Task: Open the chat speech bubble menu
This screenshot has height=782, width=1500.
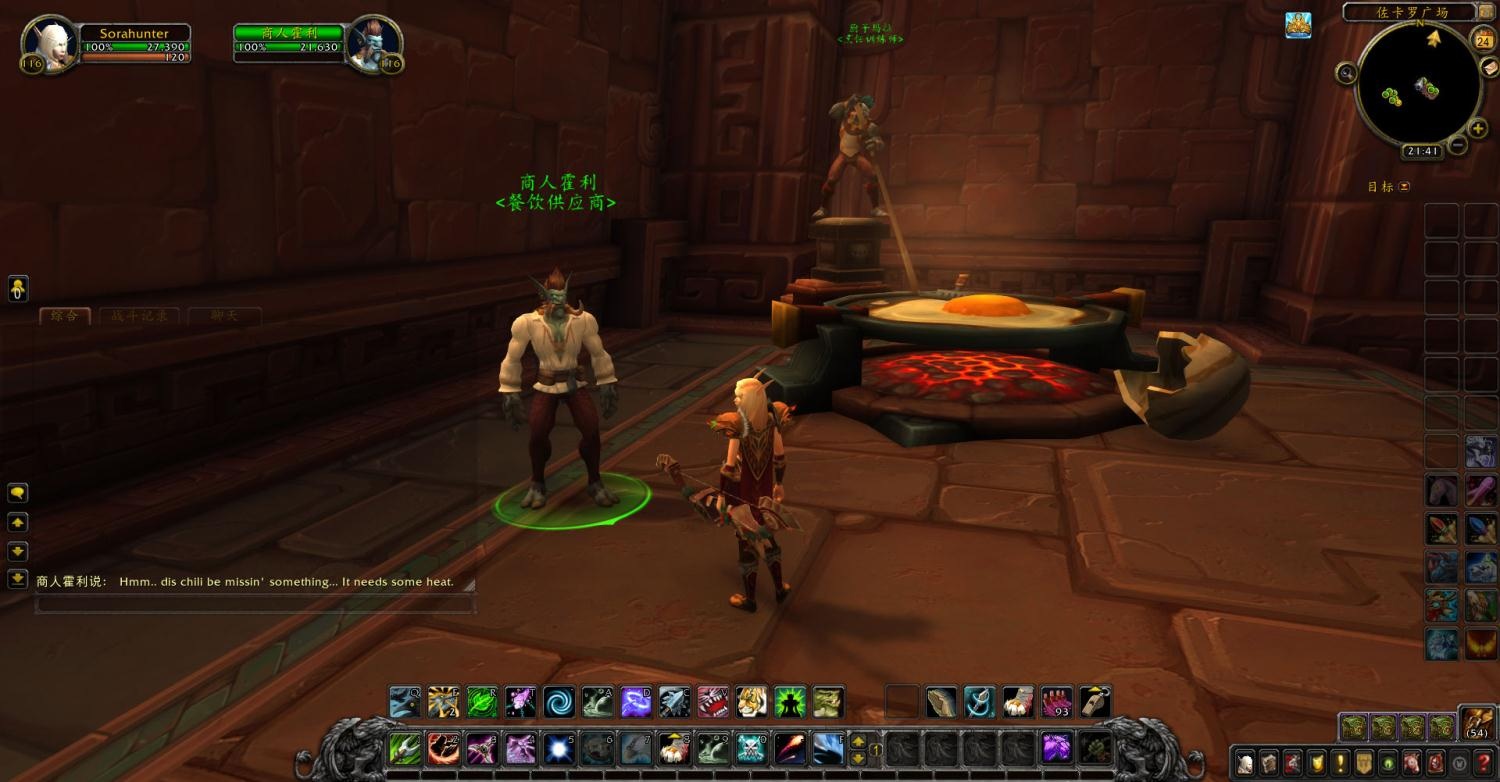Action: 18,493
